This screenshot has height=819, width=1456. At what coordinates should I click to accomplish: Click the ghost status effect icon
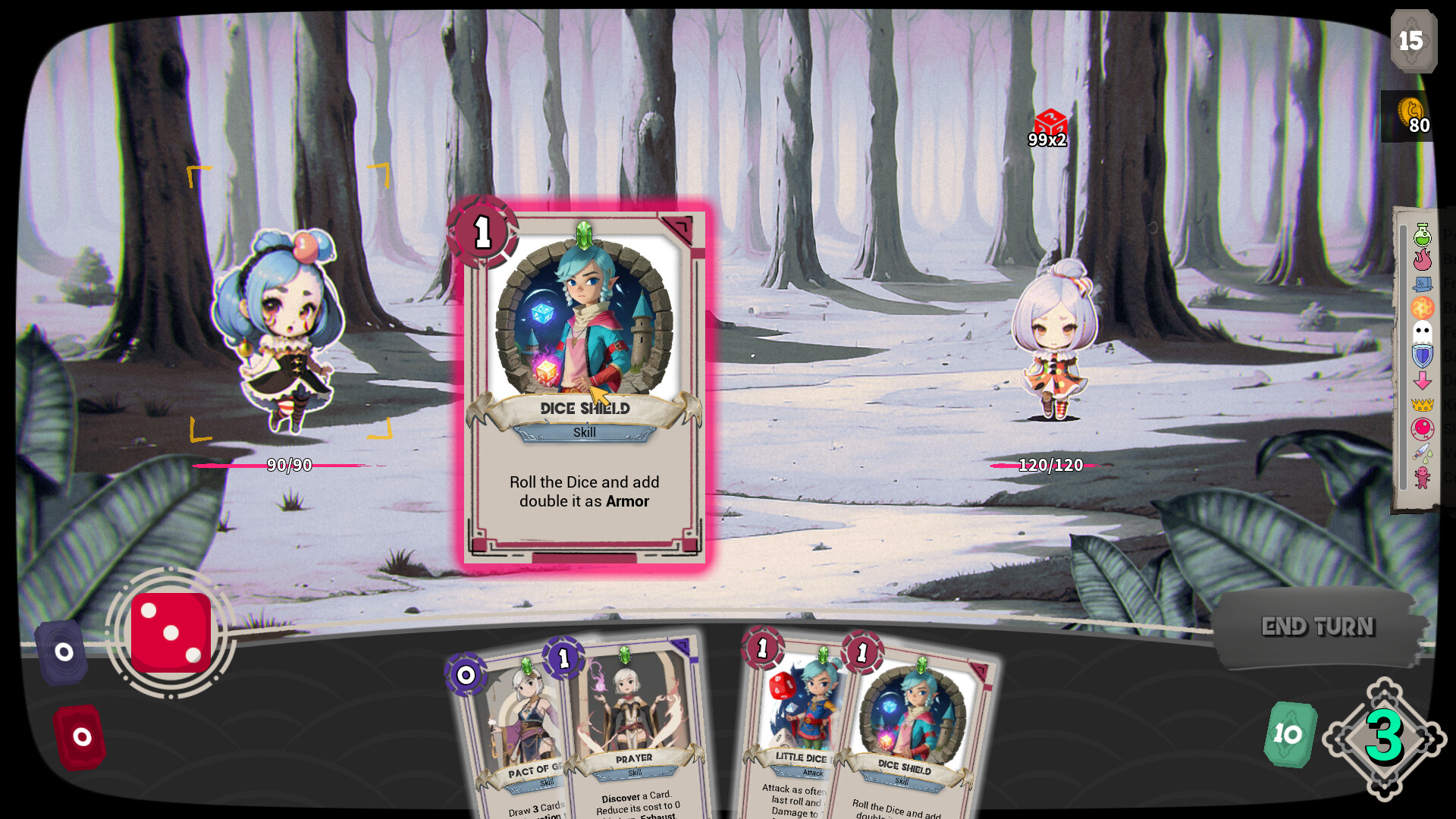1422,331
